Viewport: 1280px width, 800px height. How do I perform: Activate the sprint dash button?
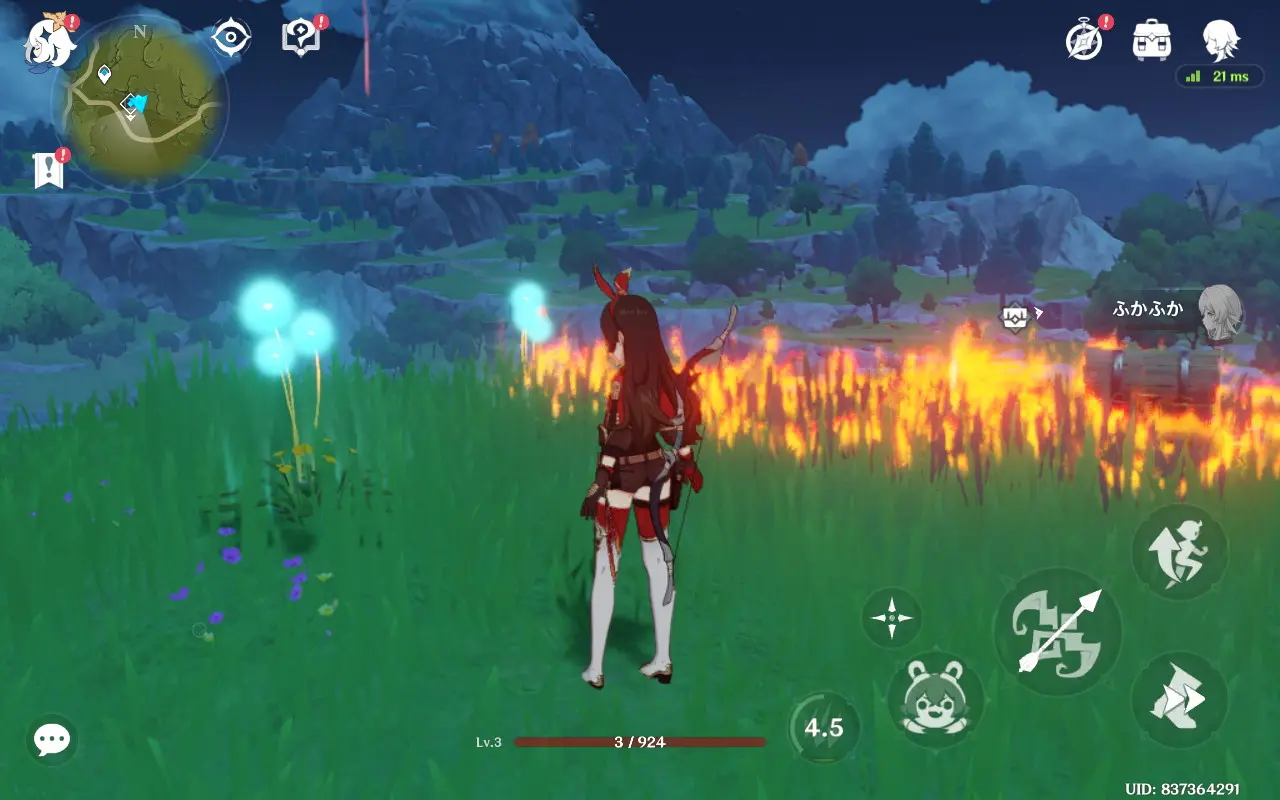[x=1180, y=700]
